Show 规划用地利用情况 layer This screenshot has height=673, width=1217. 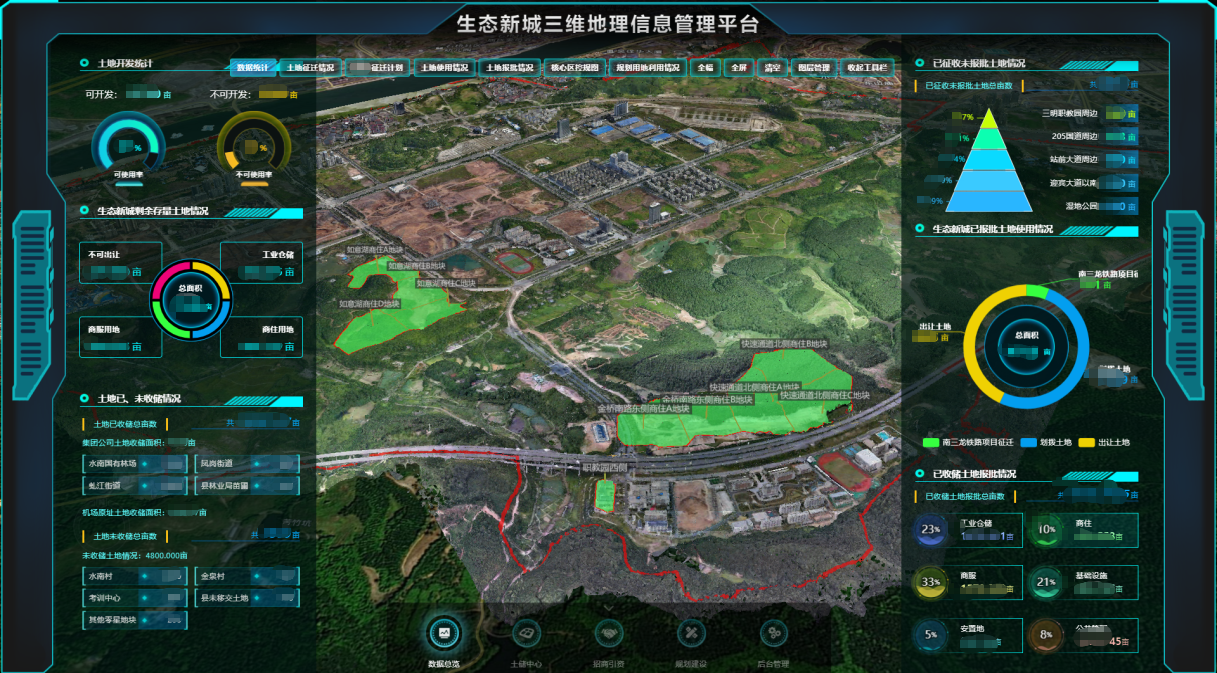point(647,68)
